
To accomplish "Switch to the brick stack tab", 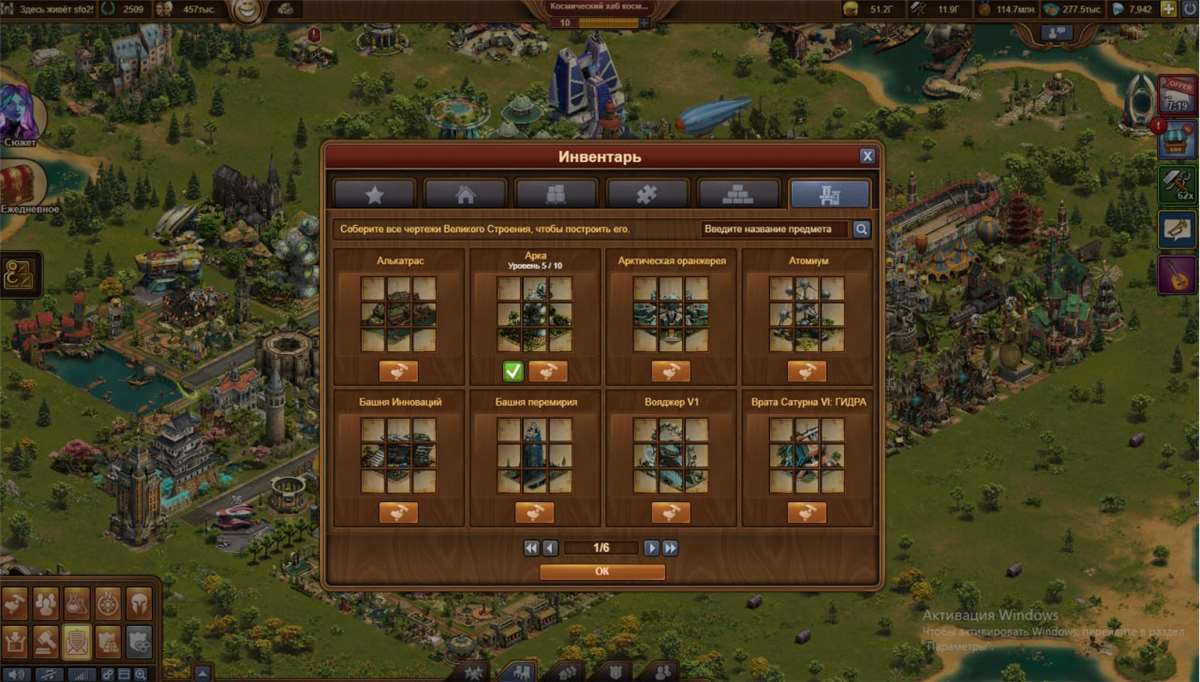I will 738,194.
